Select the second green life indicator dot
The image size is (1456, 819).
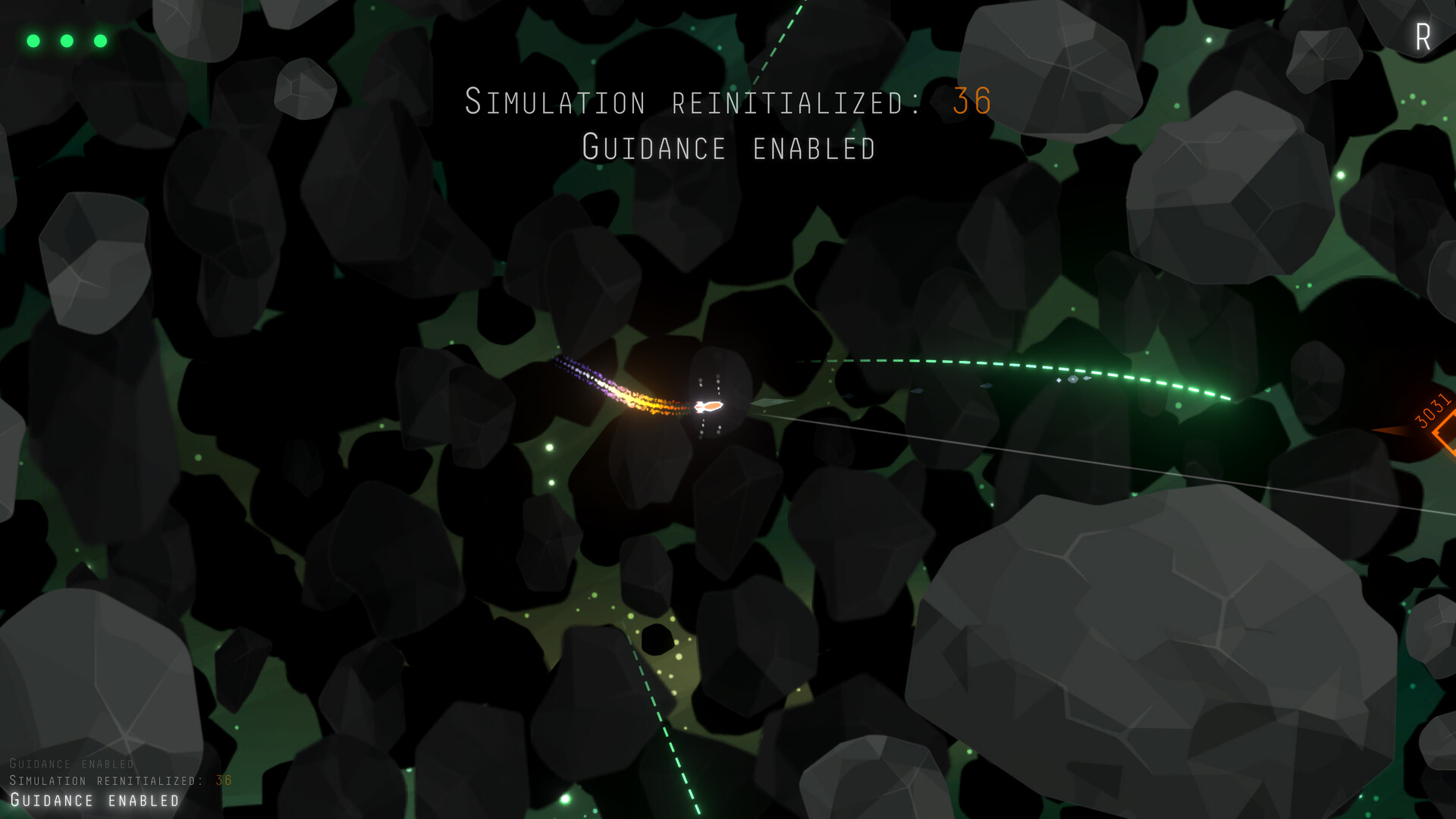[x=67, y=40]
